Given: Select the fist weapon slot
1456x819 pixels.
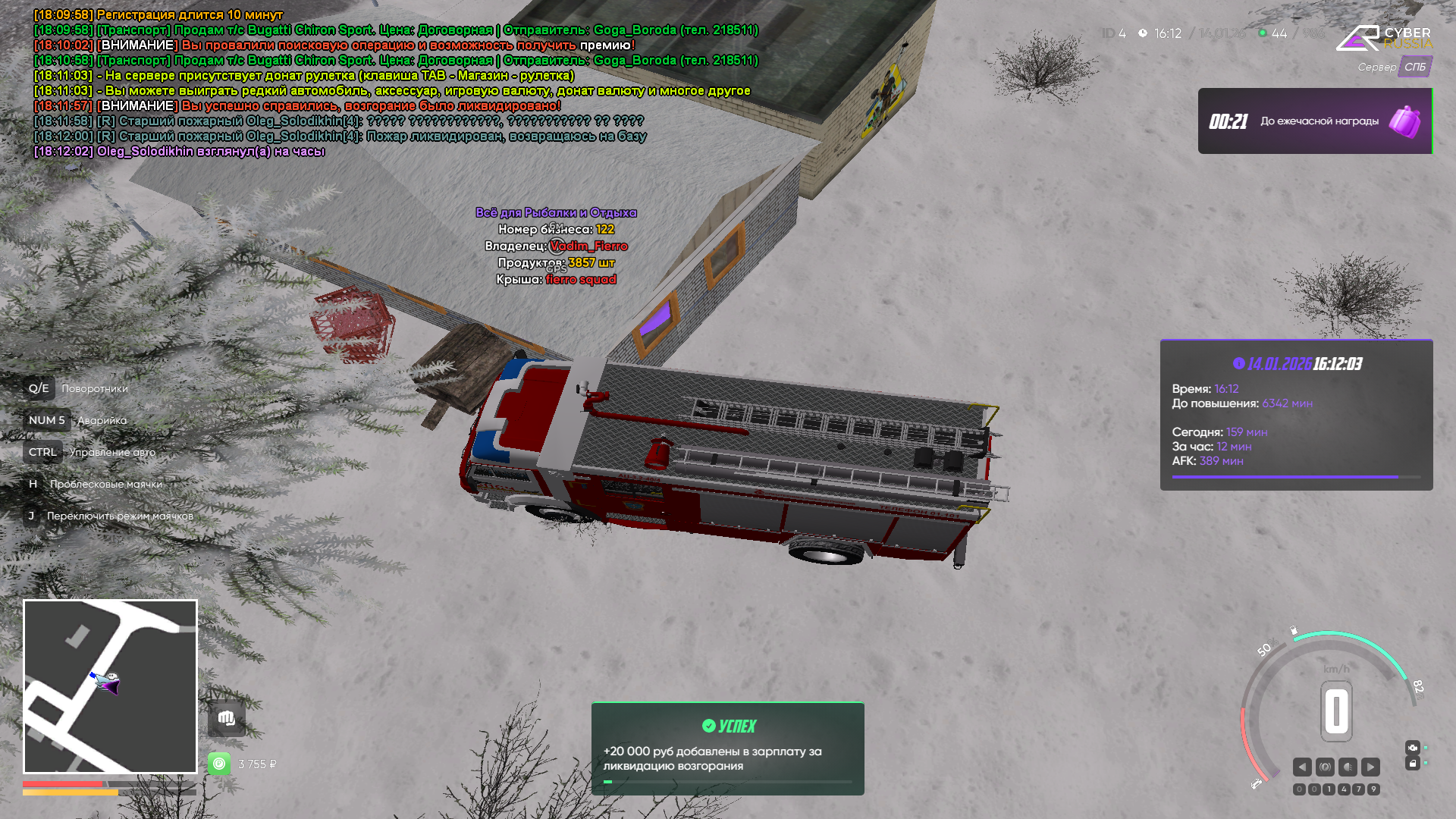Looking at the screenshot, I should pos(226,718).
